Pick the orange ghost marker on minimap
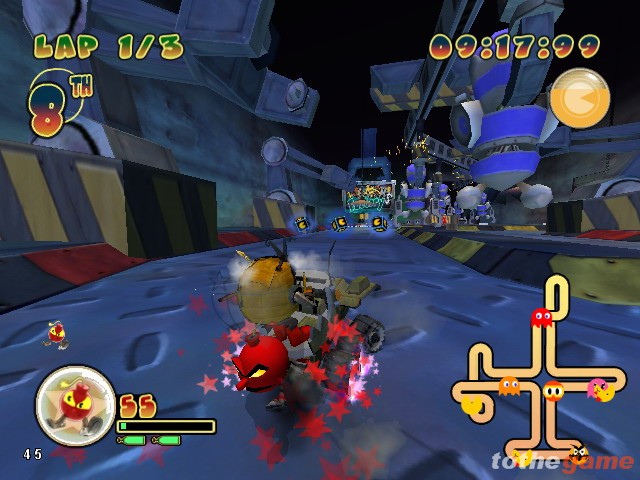 (509, 385)
